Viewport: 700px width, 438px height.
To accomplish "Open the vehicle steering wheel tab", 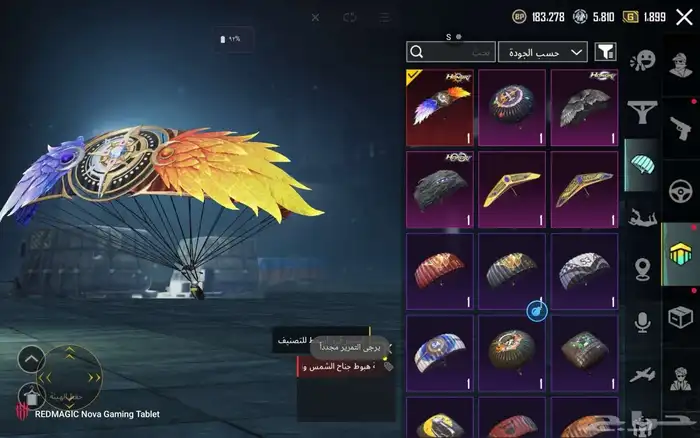I will (x=680, y=189).
